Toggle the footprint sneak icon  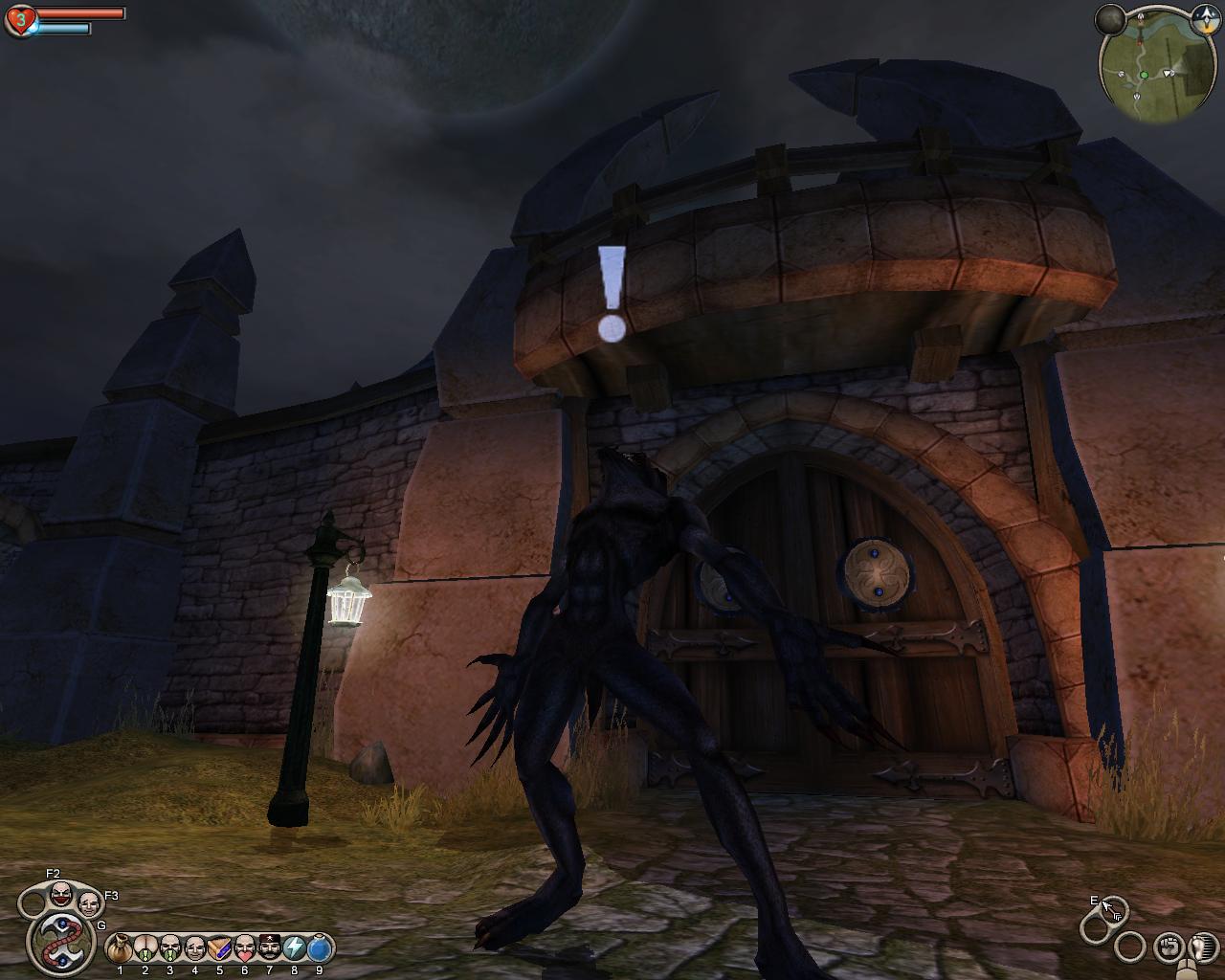click(x=1197, y=946)
